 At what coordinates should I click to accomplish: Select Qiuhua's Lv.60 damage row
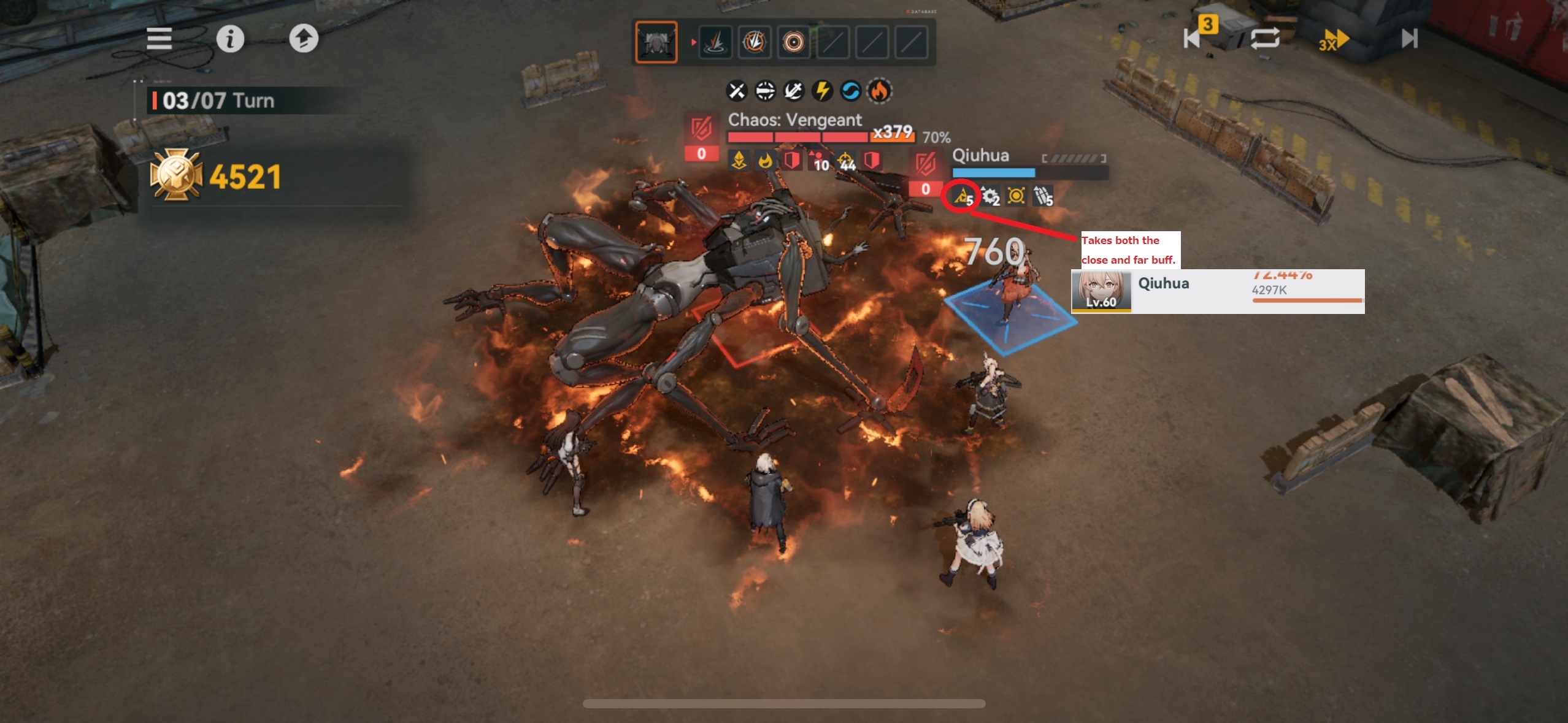point(1218,292)
